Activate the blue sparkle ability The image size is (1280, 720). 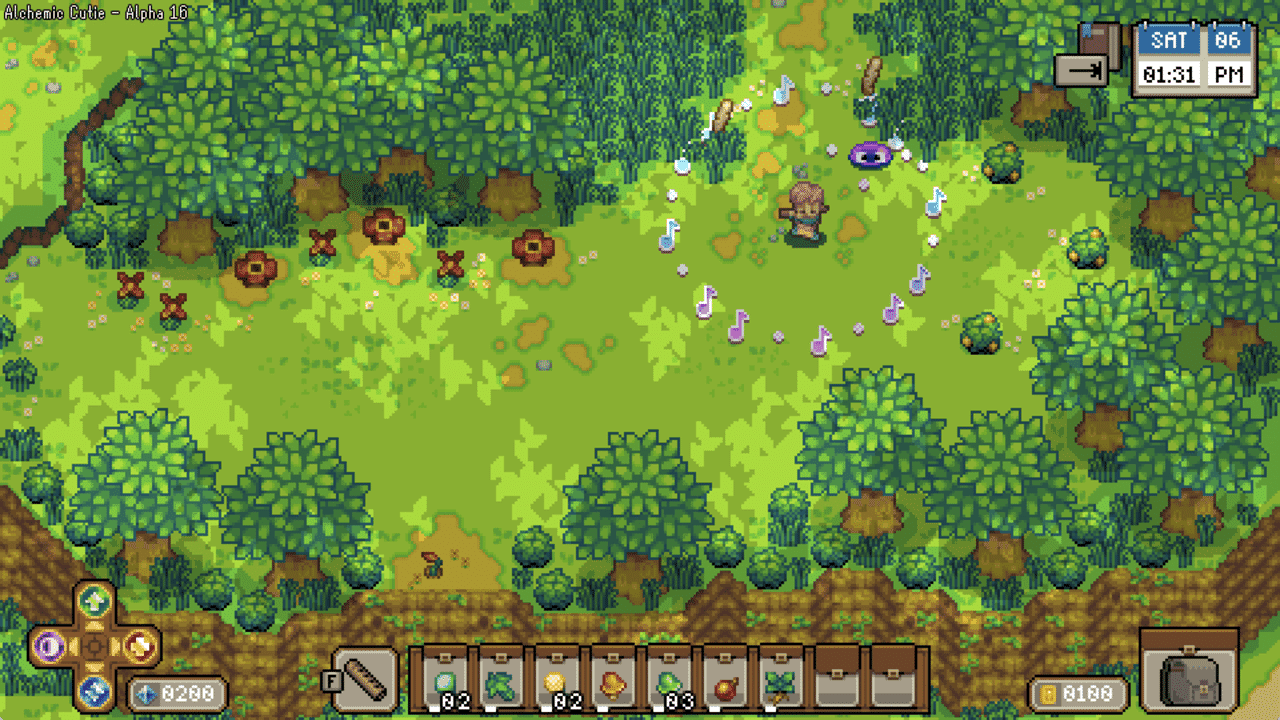pyautogui.click(x=95, y=690)
